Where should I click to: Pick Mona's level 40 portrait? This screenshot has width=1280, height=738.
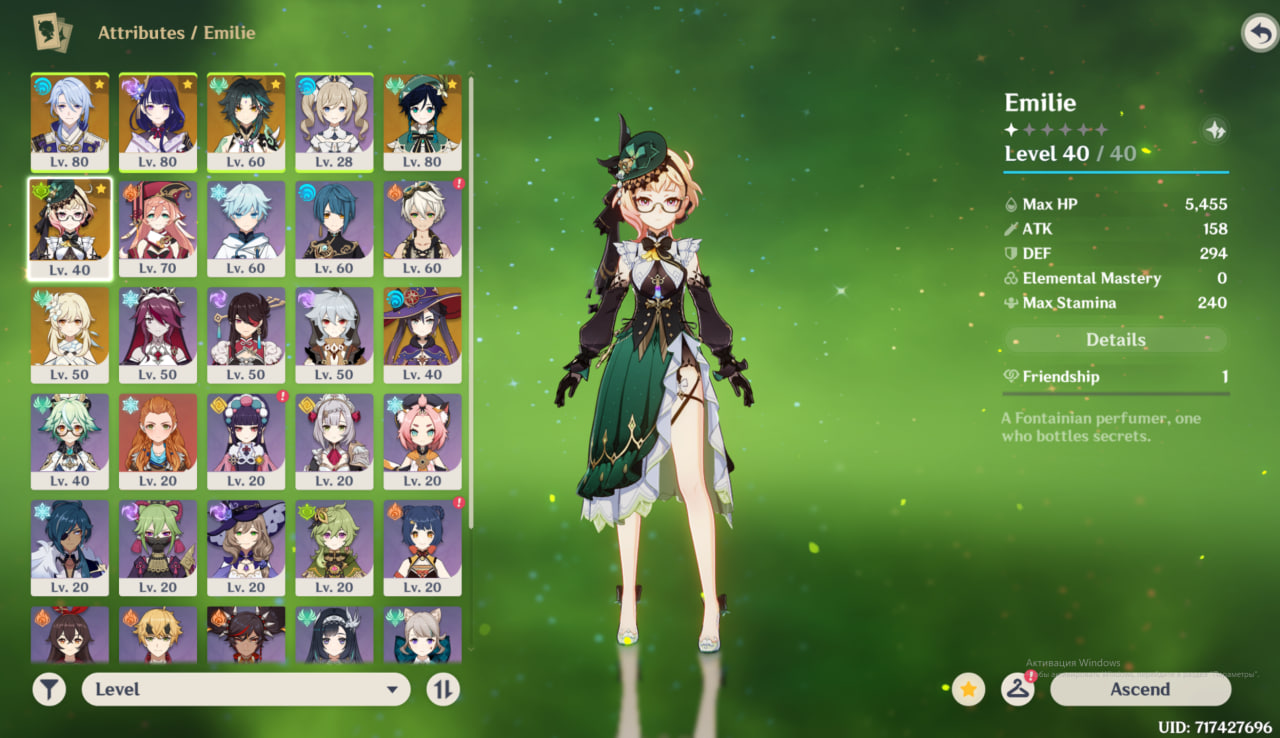point(422,334)
